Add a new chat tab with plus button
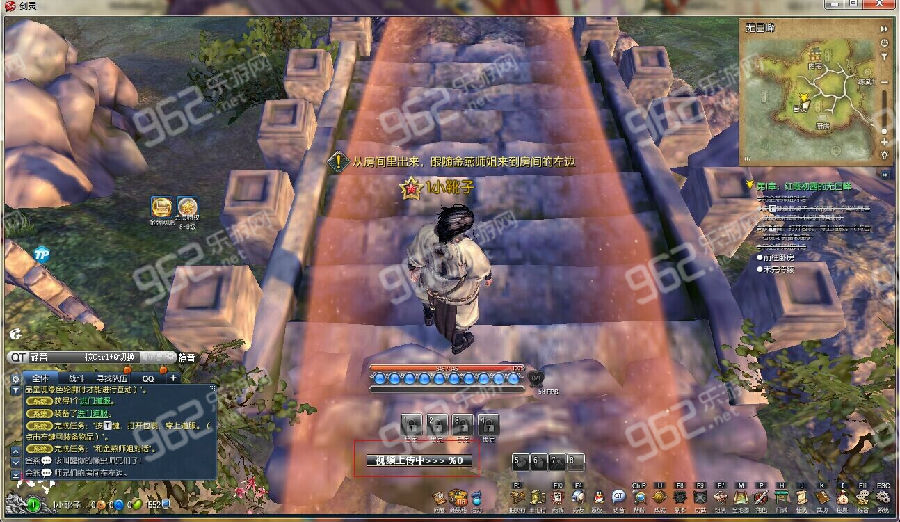This screenshot has height=522, width=900. pyautogui.click(x=173, y=378)
